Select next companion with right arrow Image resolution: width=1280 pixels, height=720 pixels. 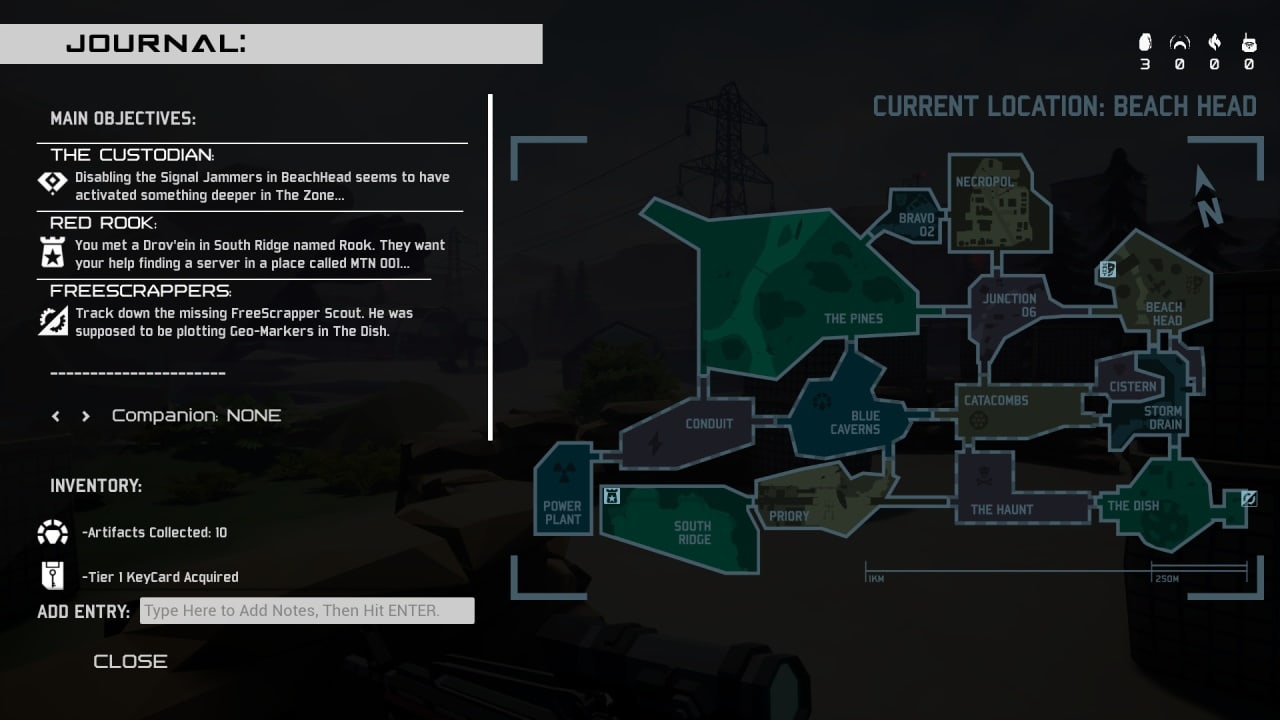point(86,416)
